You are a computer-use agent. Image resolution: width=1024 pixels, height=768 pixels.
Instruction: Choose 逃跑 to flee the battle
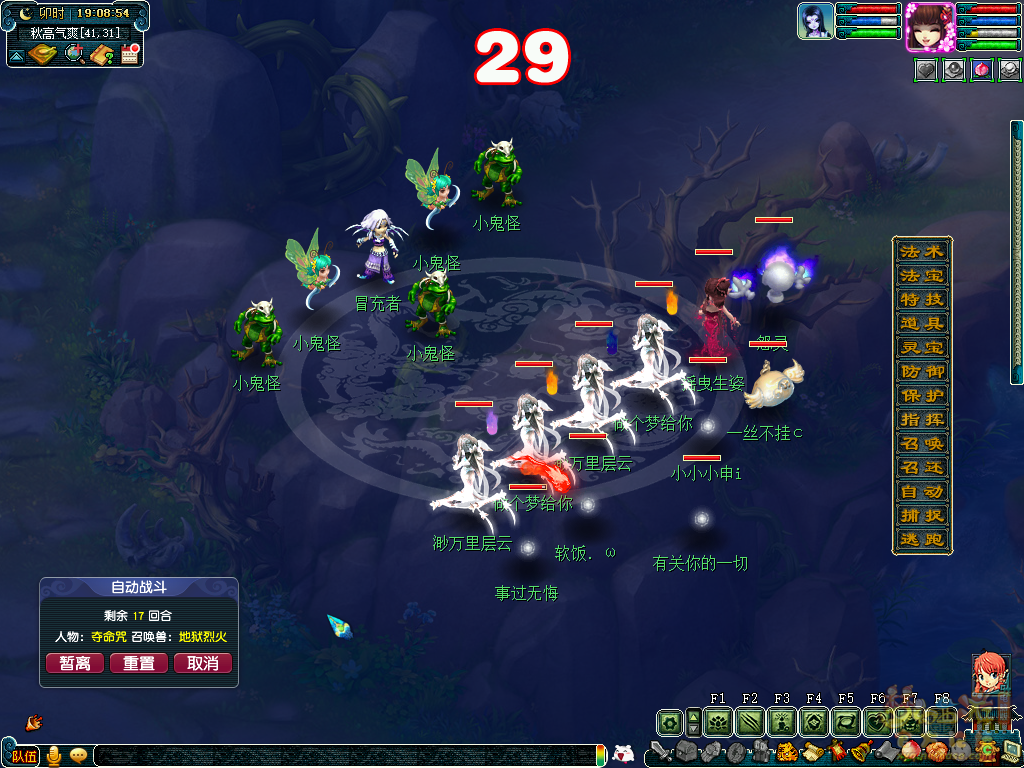tap(921, 540)
